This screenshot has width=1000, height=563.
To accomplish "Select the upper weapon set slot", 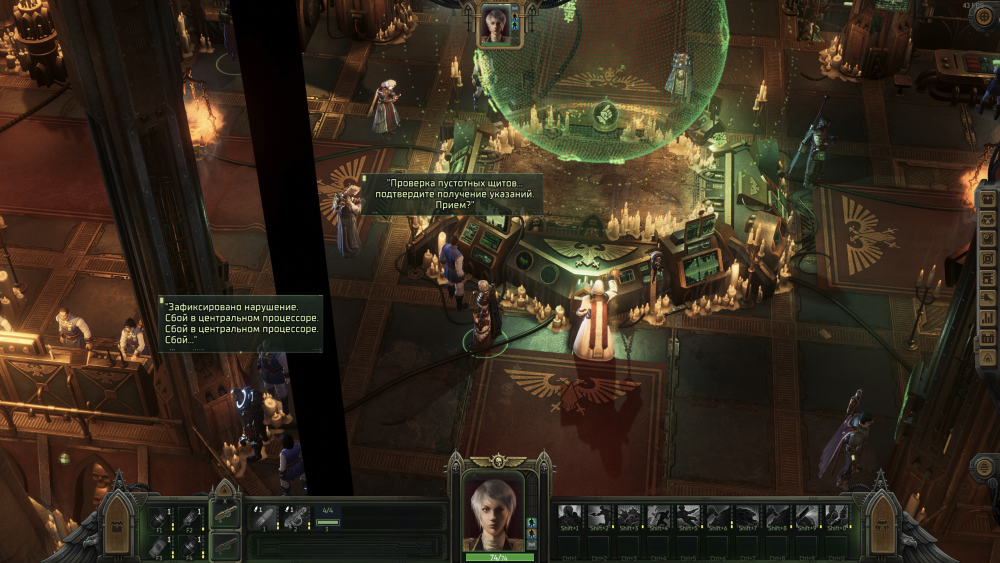I will pos(224,515).
